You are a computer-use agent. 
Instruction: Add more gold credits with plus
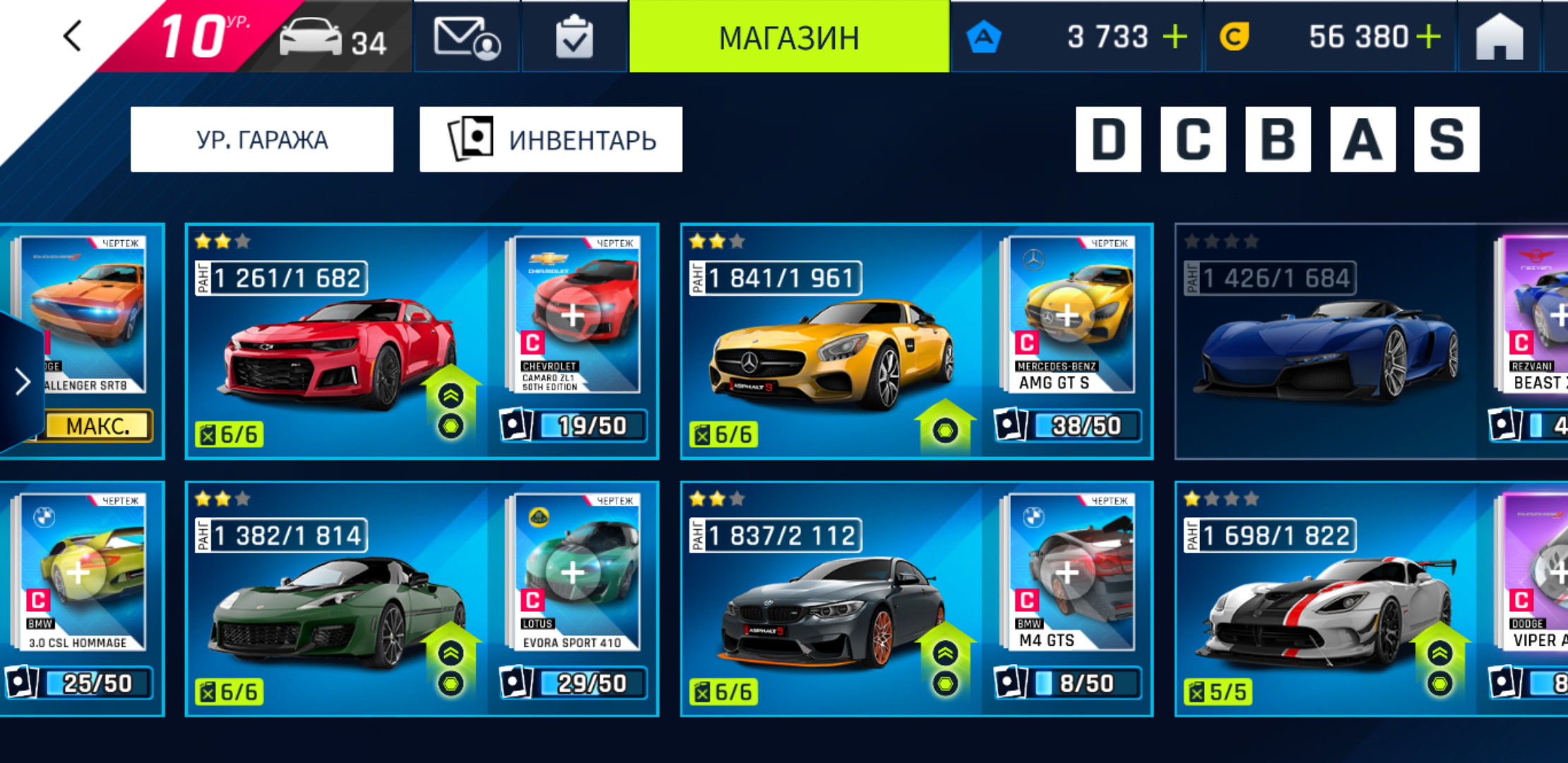tap(1428, 37)
